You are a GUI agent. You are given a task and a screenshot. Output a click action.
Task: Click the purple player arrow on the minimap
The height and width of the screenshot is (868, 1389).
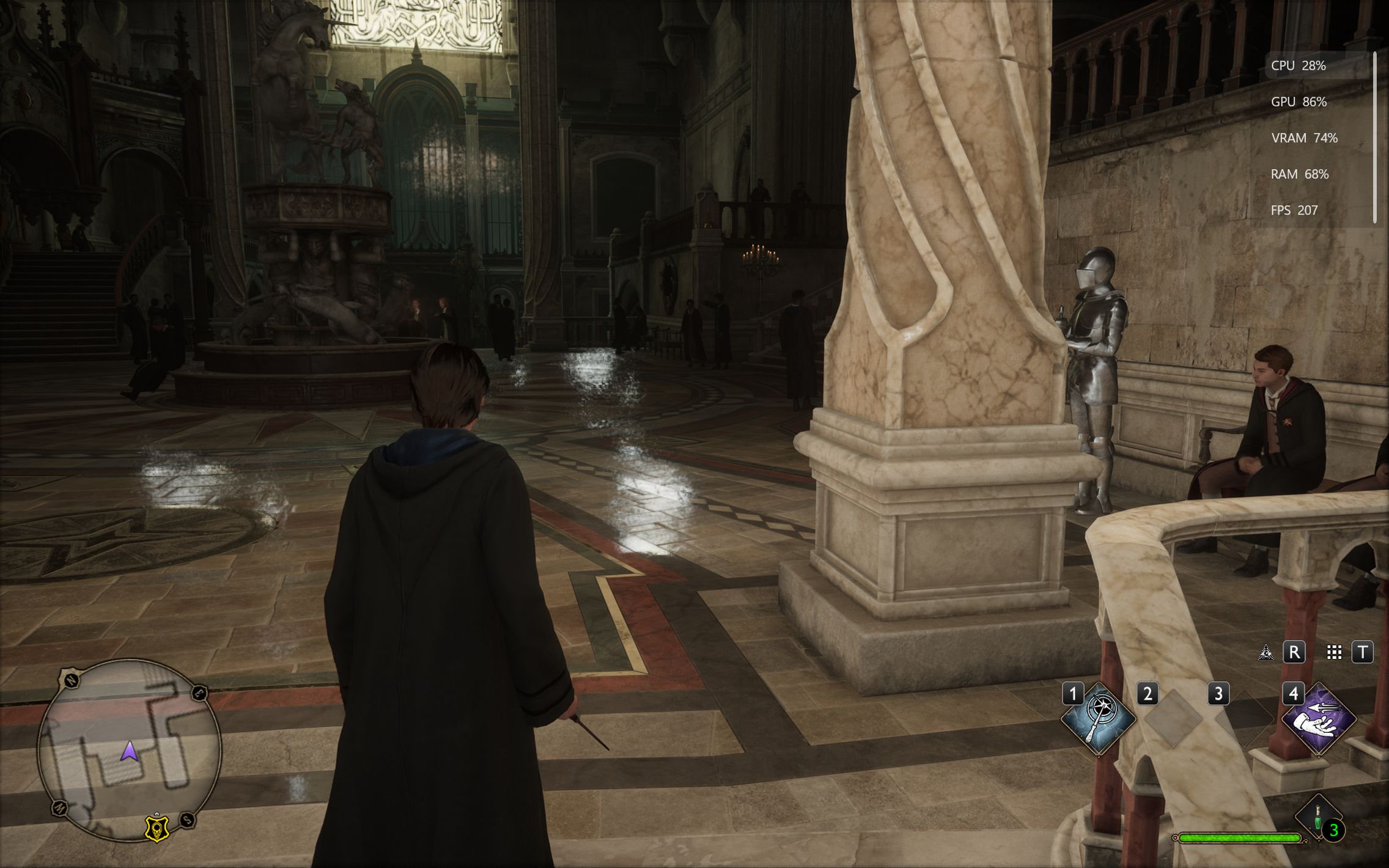click(x=129, y=751)
